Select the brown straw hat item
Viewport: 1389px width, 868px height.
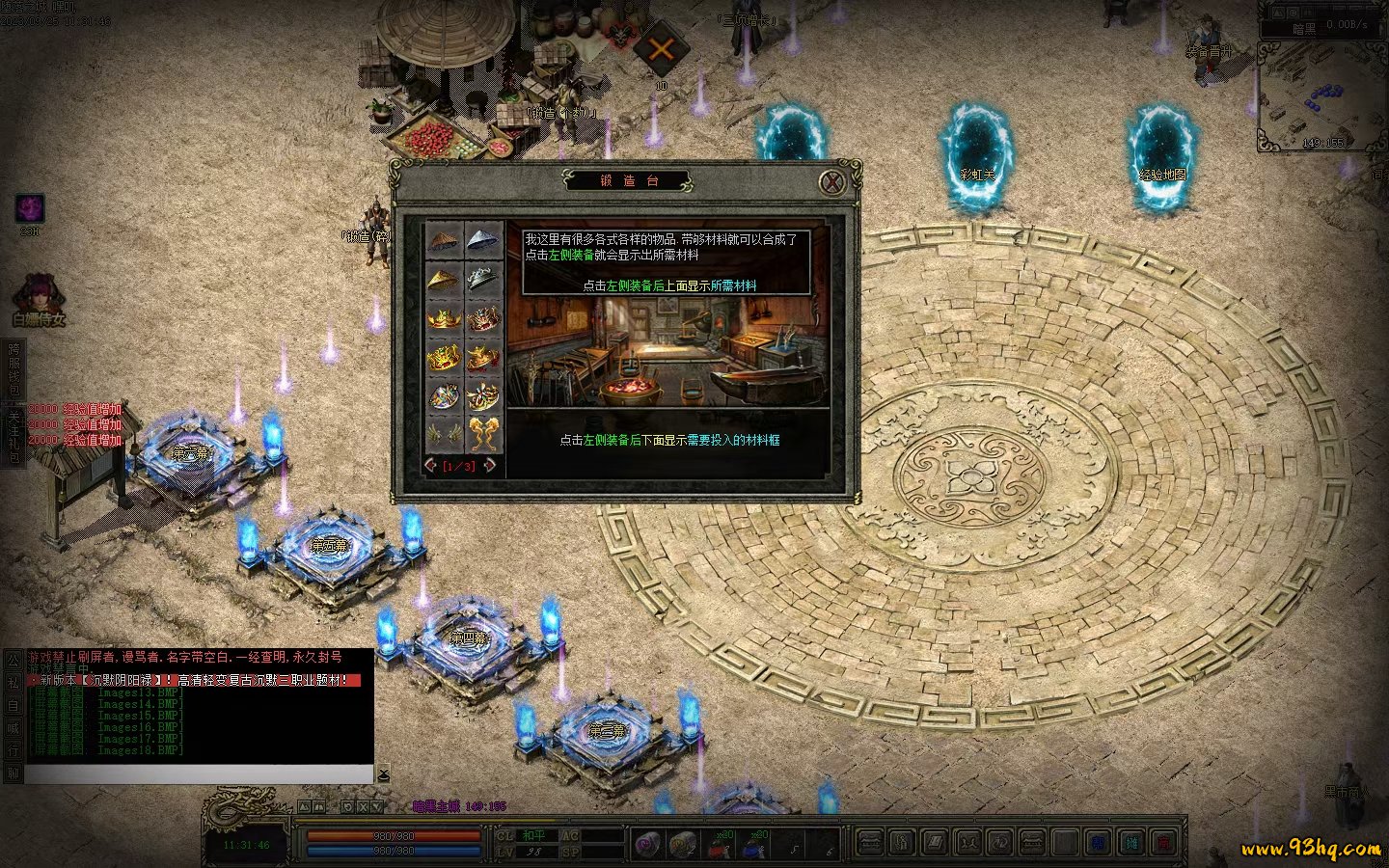[x=444, y=241]
